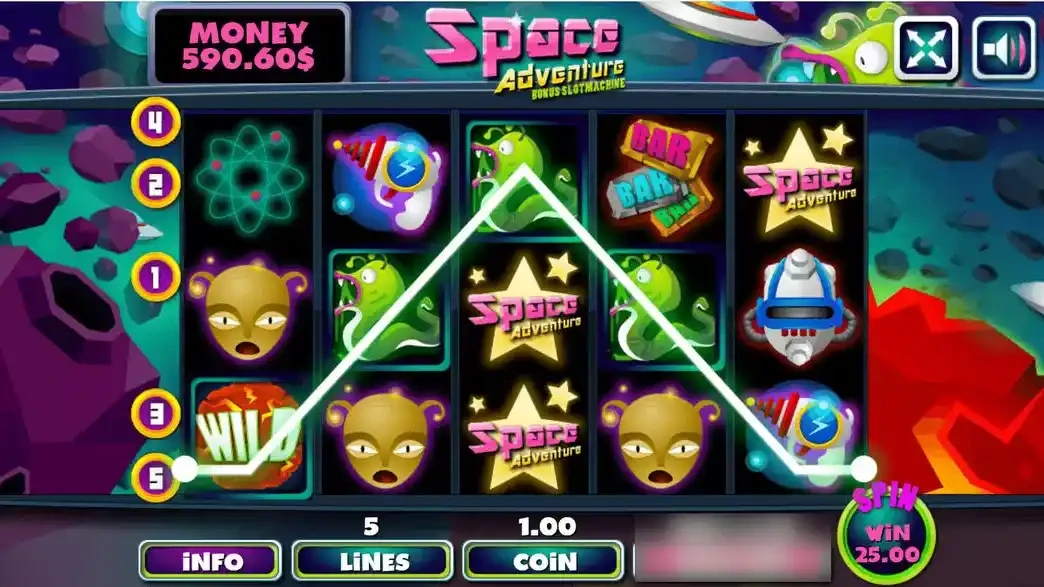Hit the green SPIN button

click(x=876, y=532)
